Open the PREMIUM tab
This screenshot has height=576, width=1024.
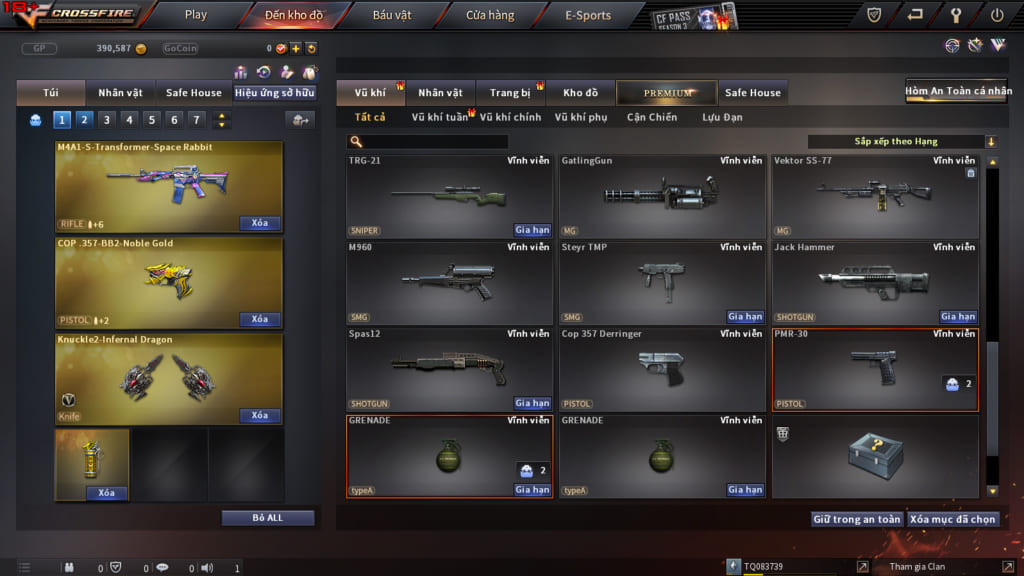click(x=667, y=93)
